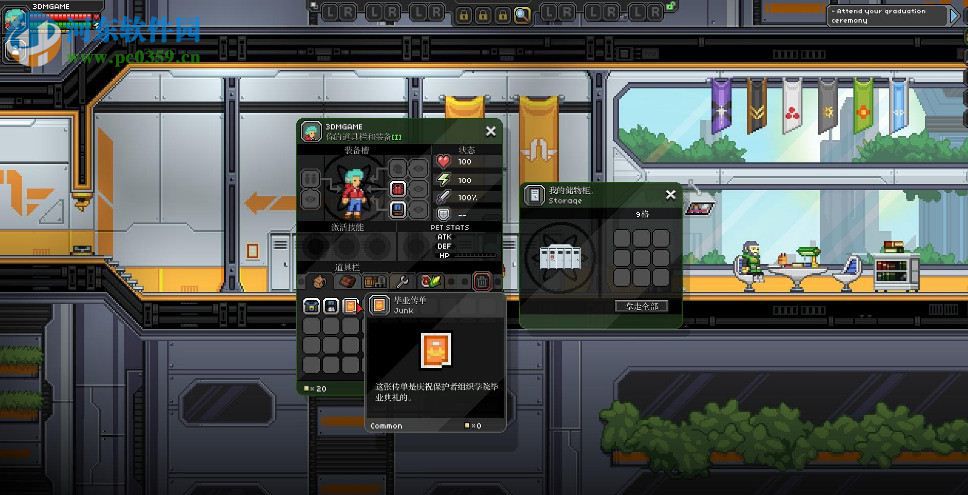Activate the magnifying glass inspect tool
Image resolution: width=968 pixels, height=495 pixels.
pos(522,14)
